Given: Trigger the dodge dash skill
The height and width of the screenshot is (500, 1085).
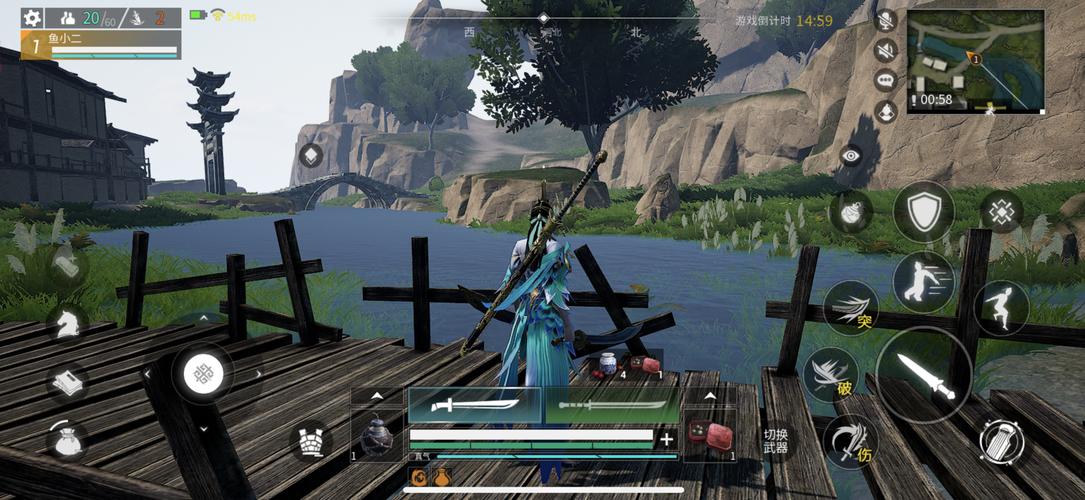Looking at the screenshot, I should 923,282.
